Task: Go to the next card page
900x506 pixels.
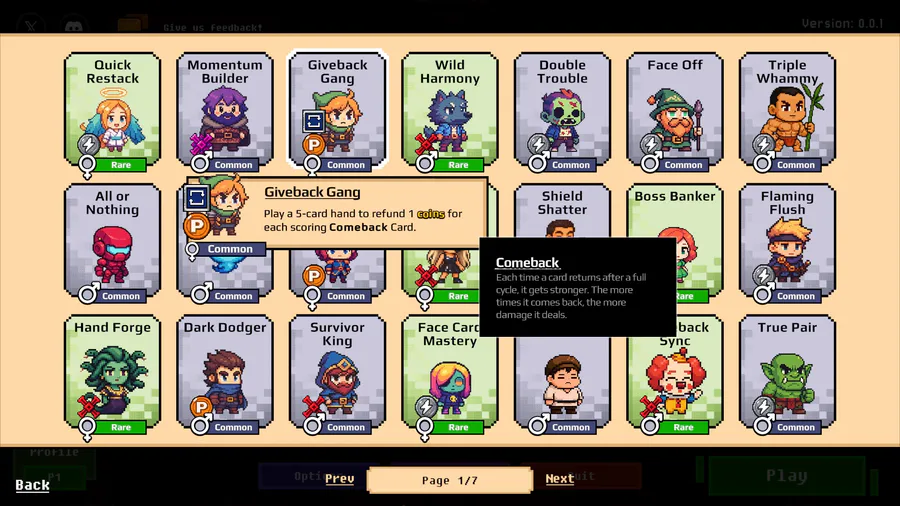Action: pyautogui.click(x=560, y=479)
